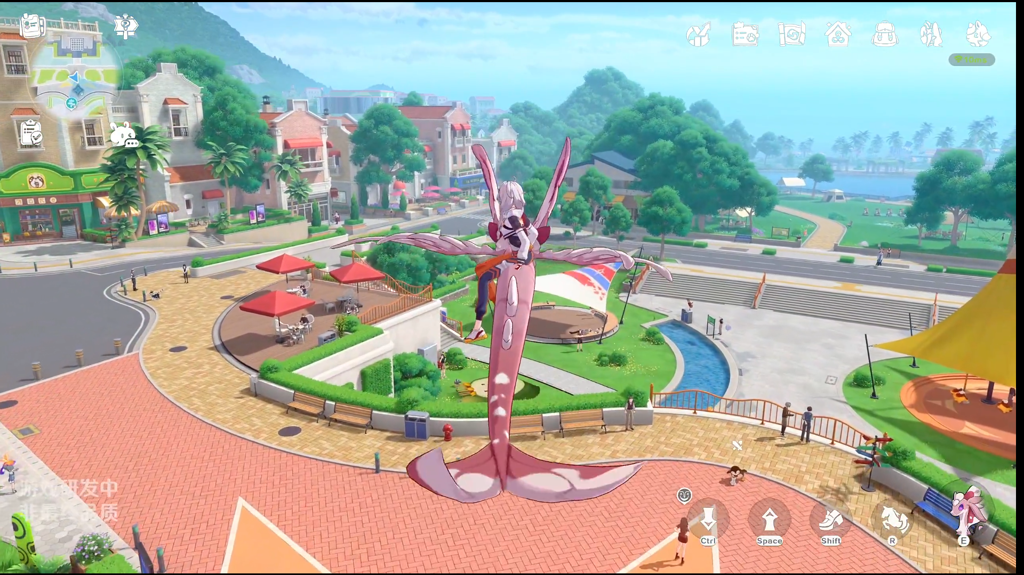Tap the upward arrow ascend button
This screenshot has height=575, width=1024.
[x=769, y=518]
